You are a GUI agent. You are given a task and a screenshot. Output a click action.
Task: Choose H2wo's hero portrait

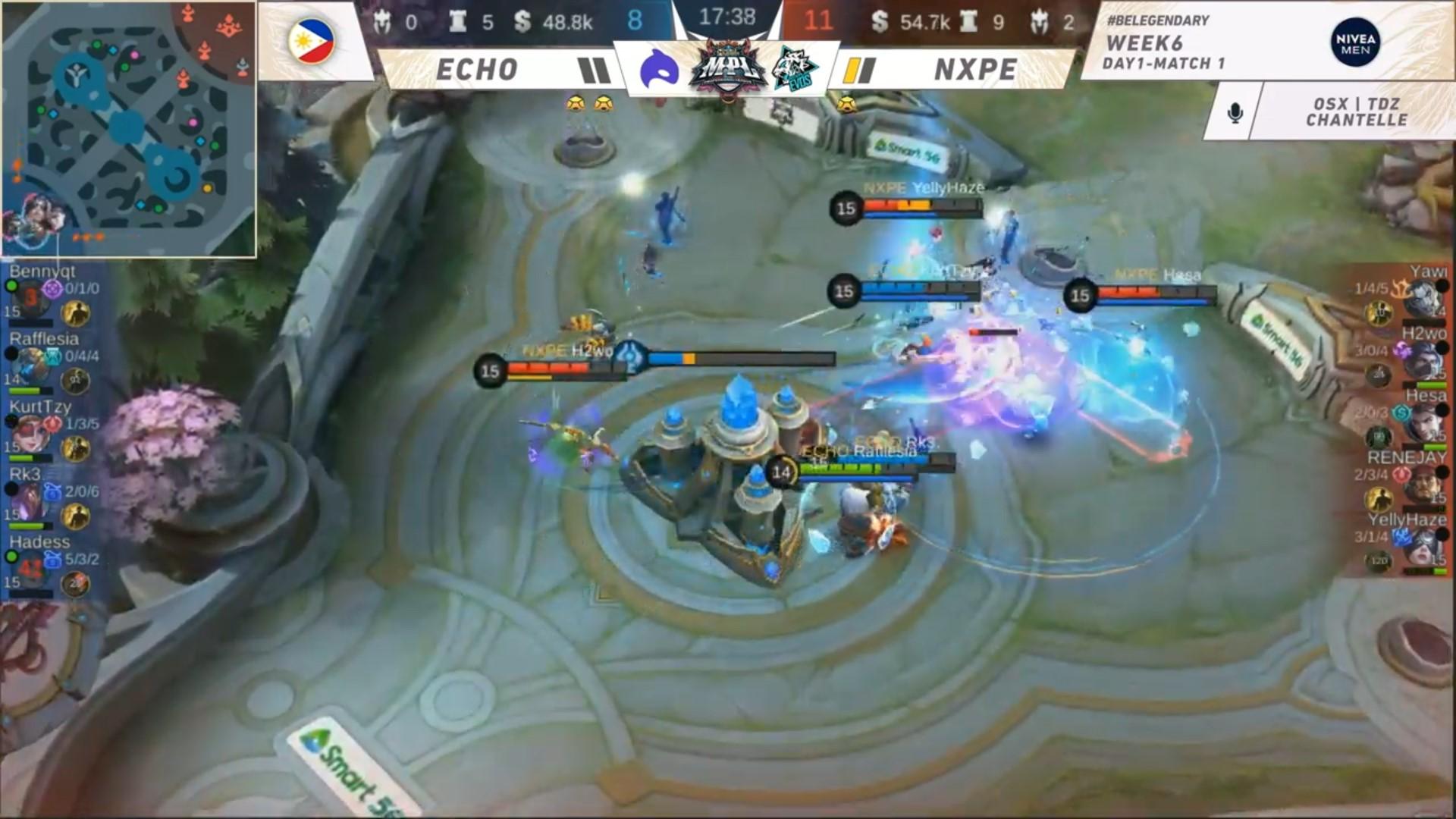pos(1421,361)
